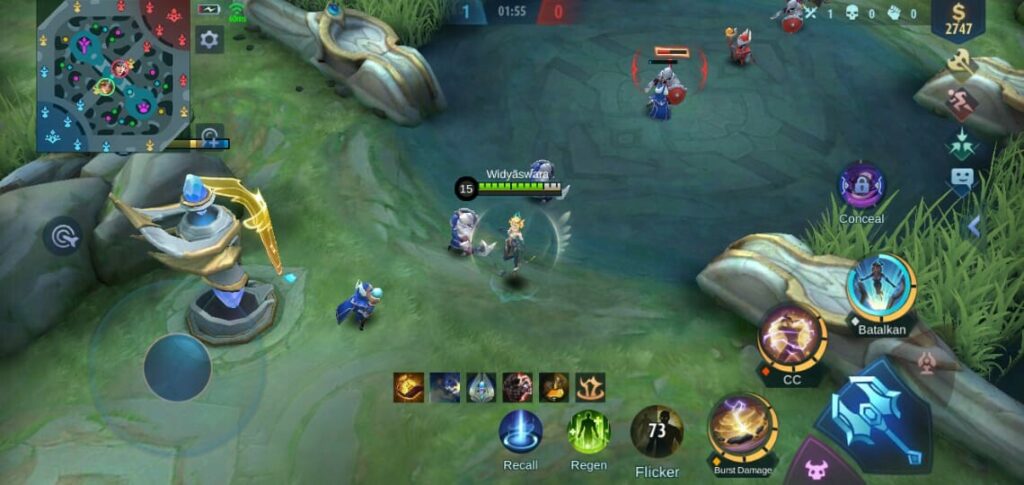1024x485 pixels.
Task: Open the battlefield minimap
Action: pos(113,76)
